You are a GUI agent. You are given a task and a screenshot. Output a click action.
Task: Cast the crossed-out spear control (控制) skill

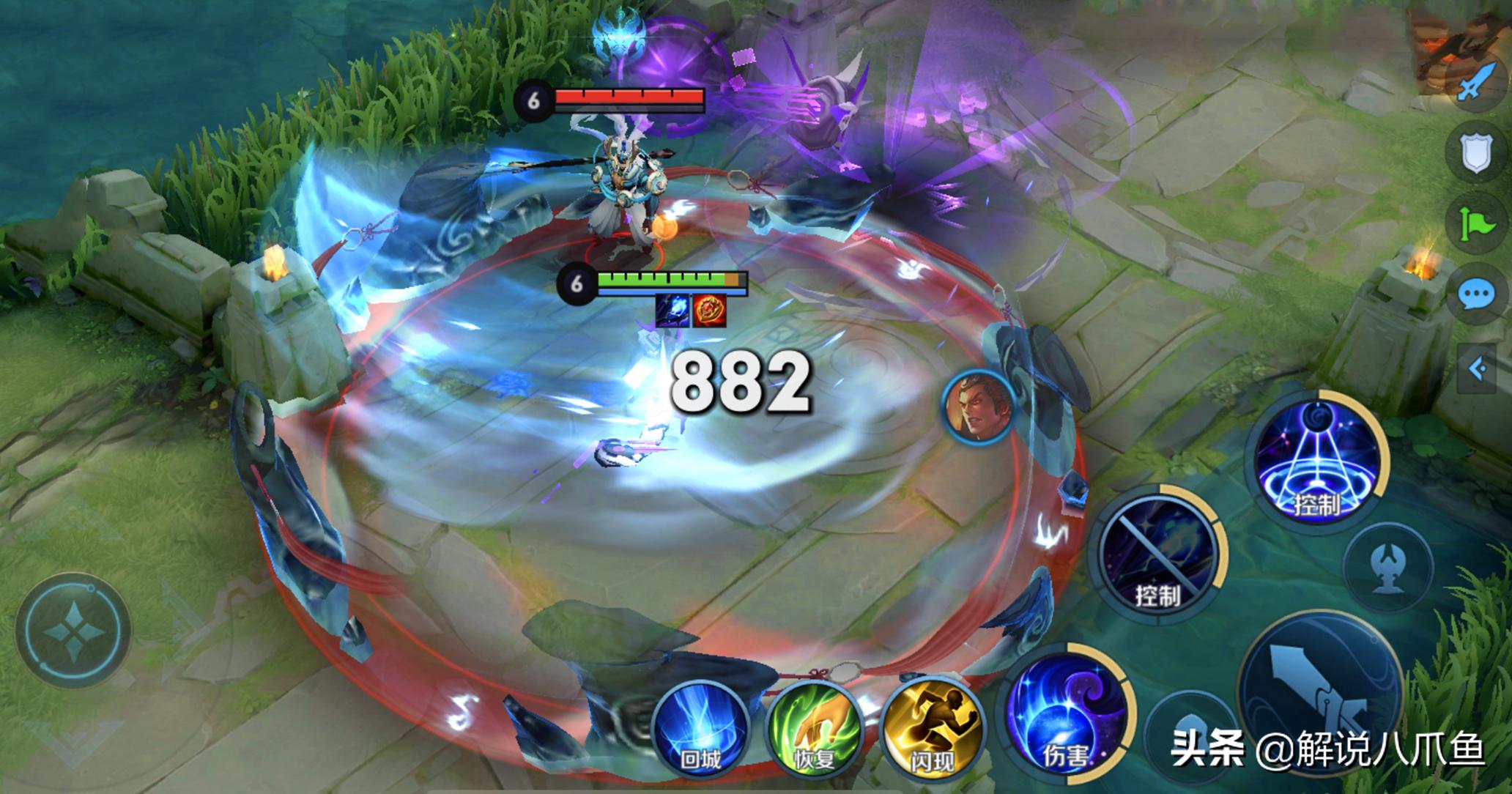pos(1157,554)
